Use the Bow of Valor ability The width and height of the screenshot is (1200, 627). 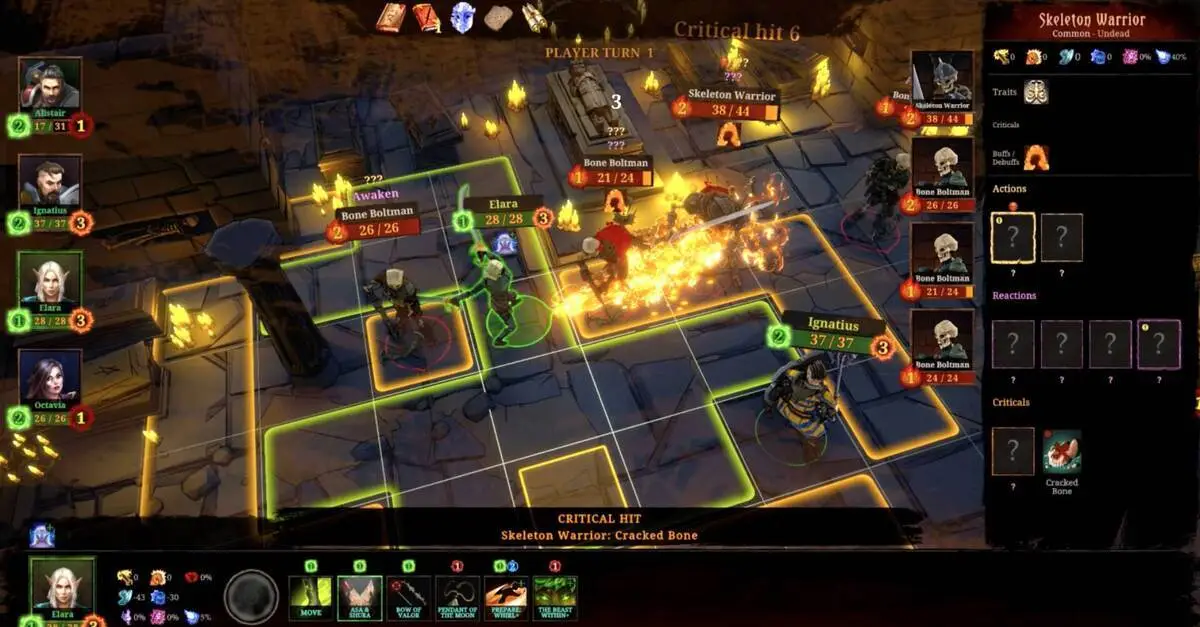(x=409, y=598)
